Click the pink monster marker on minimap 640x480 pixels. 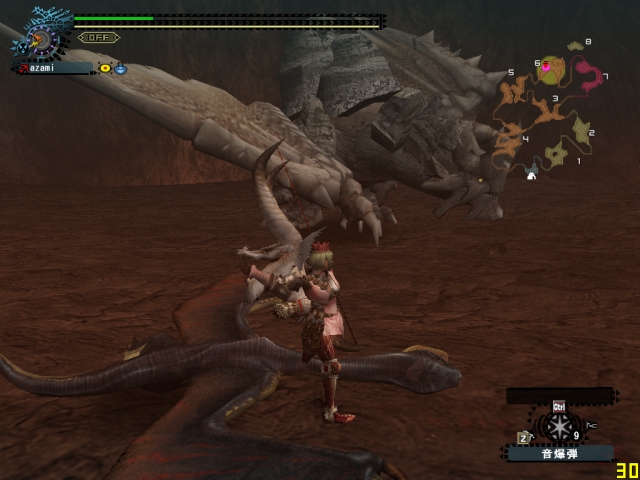[546, 68]
